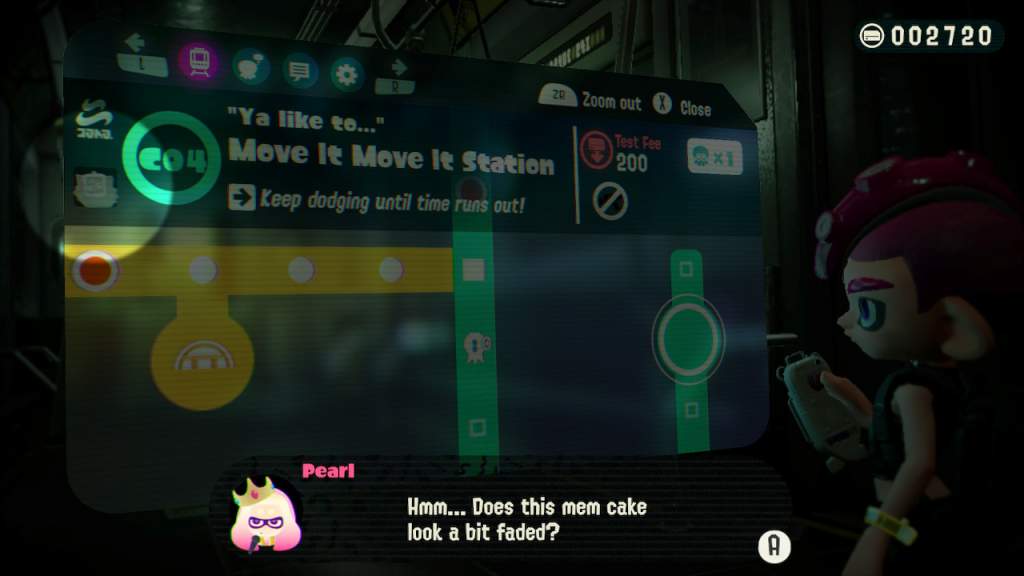Select the red station on the yellow line

point(96,268)
